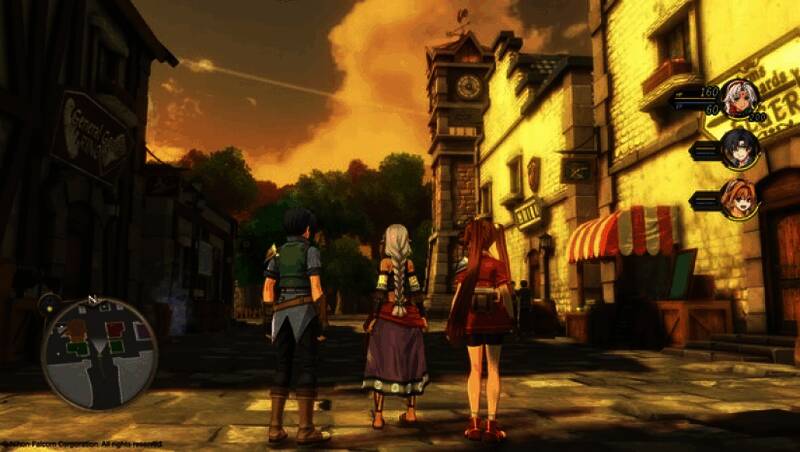The height and width of the screenshot is (452, 800).
Task: Open the circular town minimap
Action: click(x=99, y=352)
